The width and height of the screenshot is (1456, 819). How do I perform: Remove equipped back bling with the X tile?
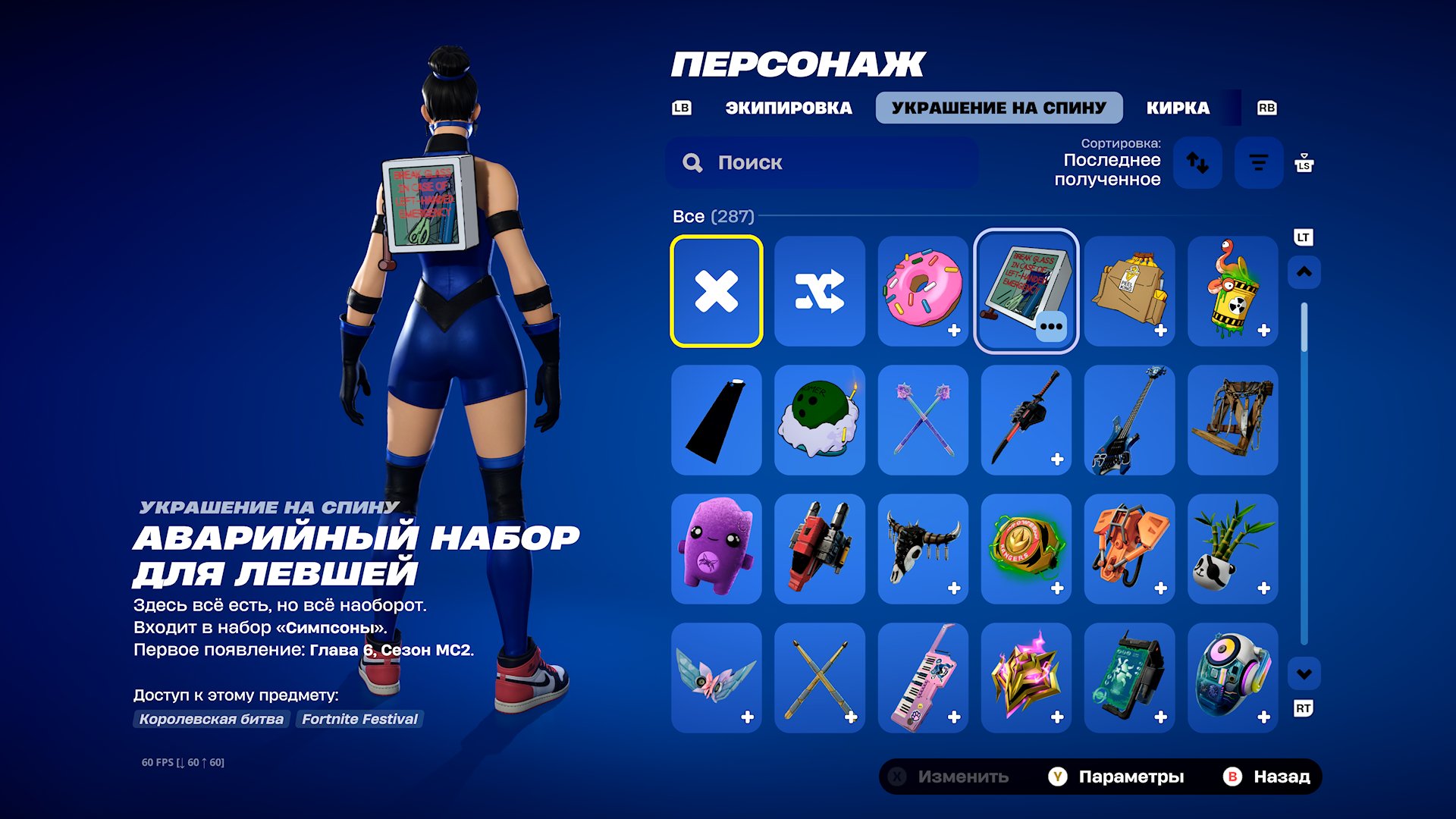(x=716, y=291)
